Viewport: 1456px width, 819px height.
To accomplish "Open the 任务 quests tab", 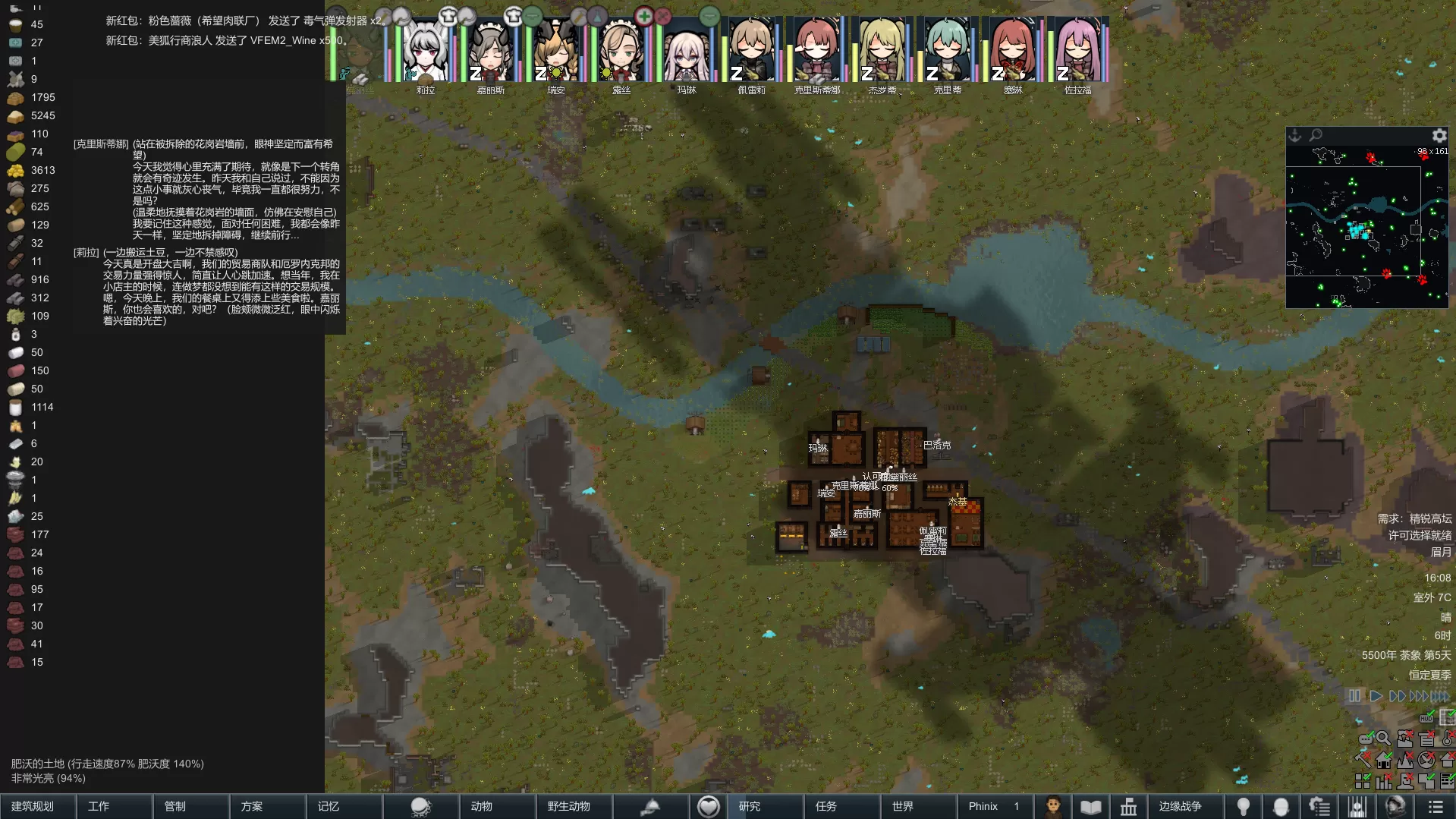I will [826, 806].
